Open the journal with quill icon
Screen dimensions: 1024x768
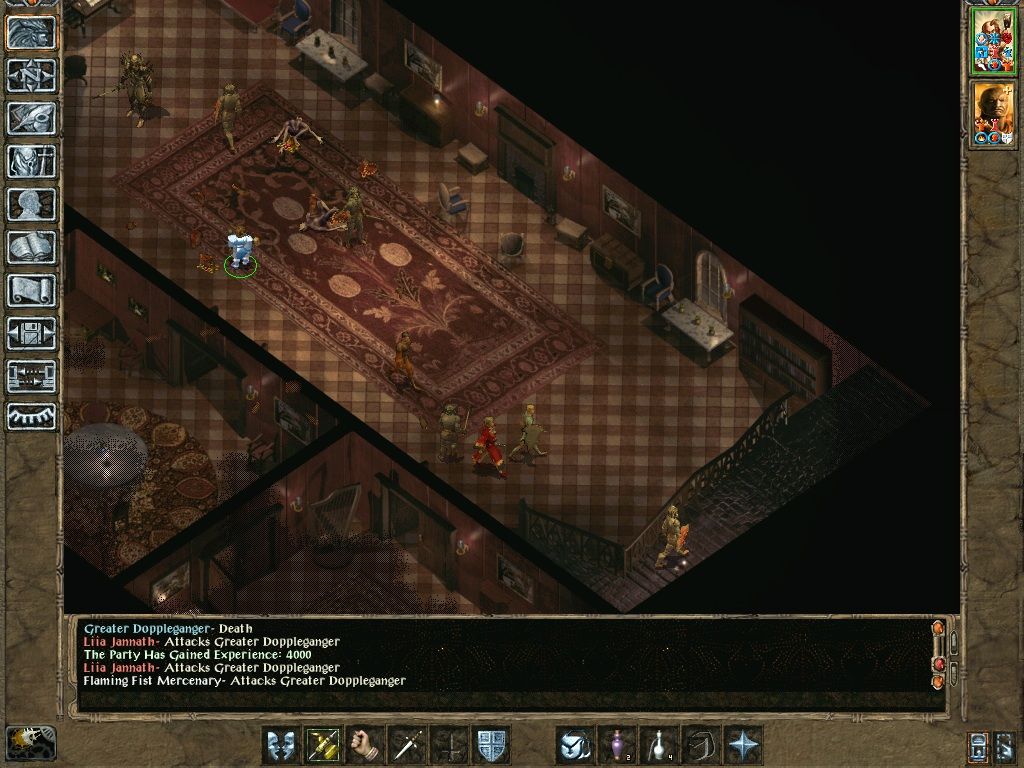[32, 118]
